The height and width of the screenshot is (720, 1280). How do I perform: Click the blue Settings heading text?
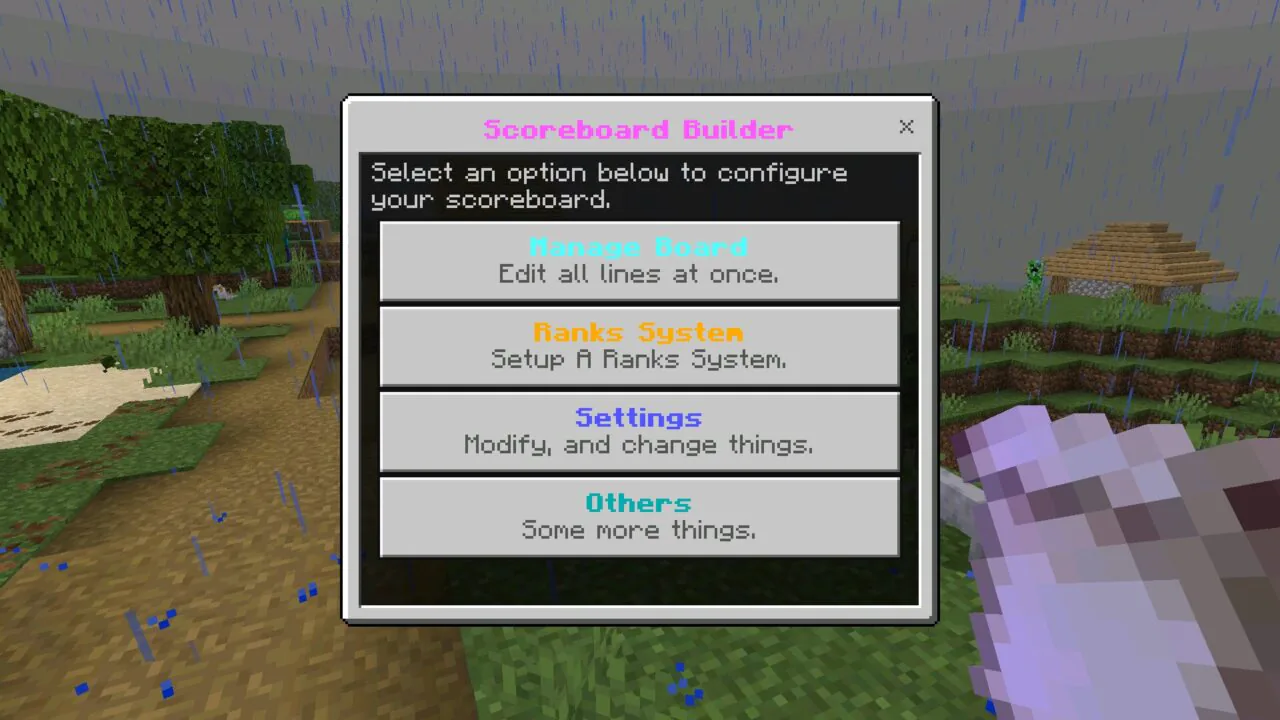[639, 417]
